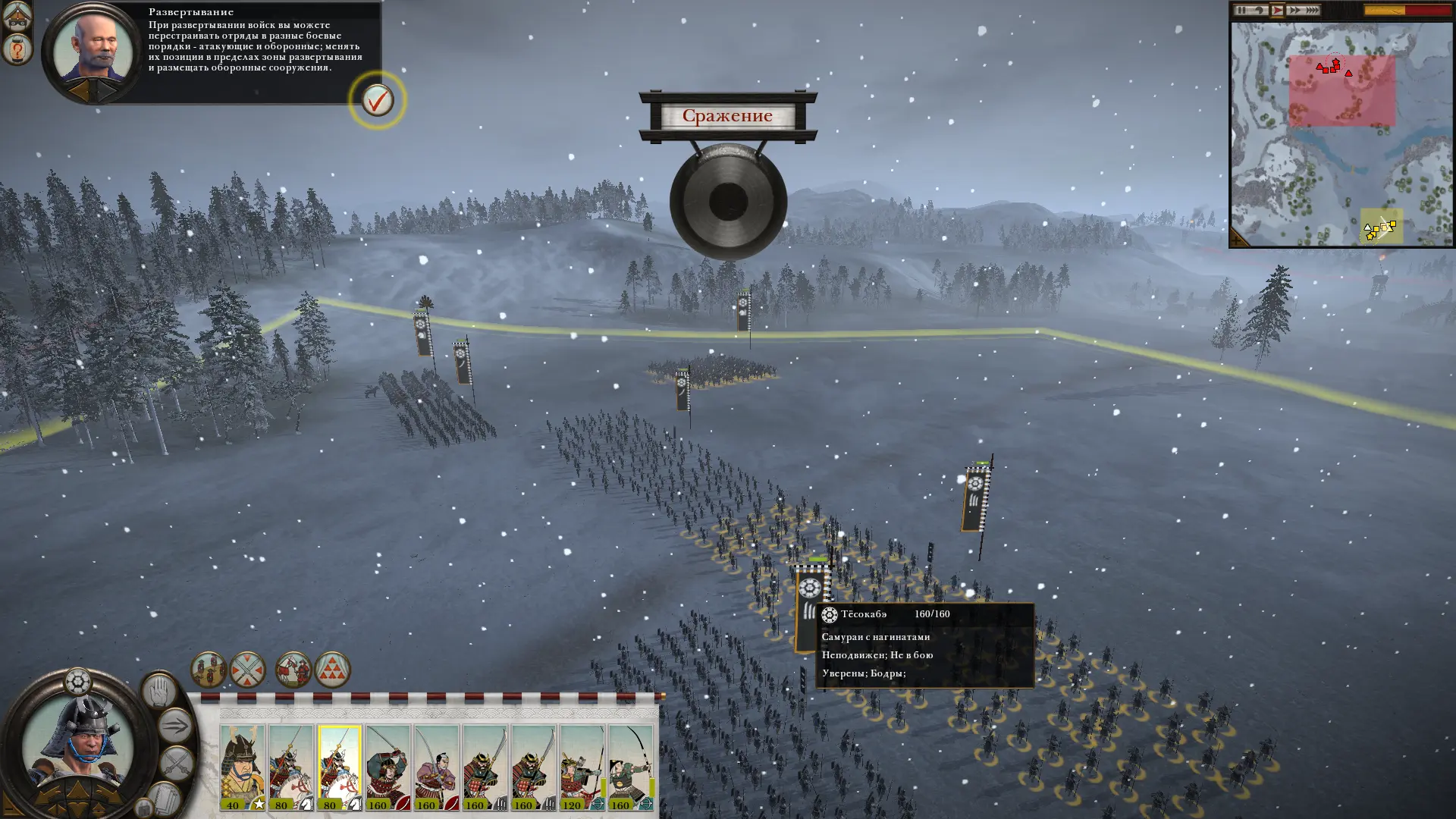Set battle speed to normal play
1456x819 pixels.
pyautogui.click(x=1277, y=10)
